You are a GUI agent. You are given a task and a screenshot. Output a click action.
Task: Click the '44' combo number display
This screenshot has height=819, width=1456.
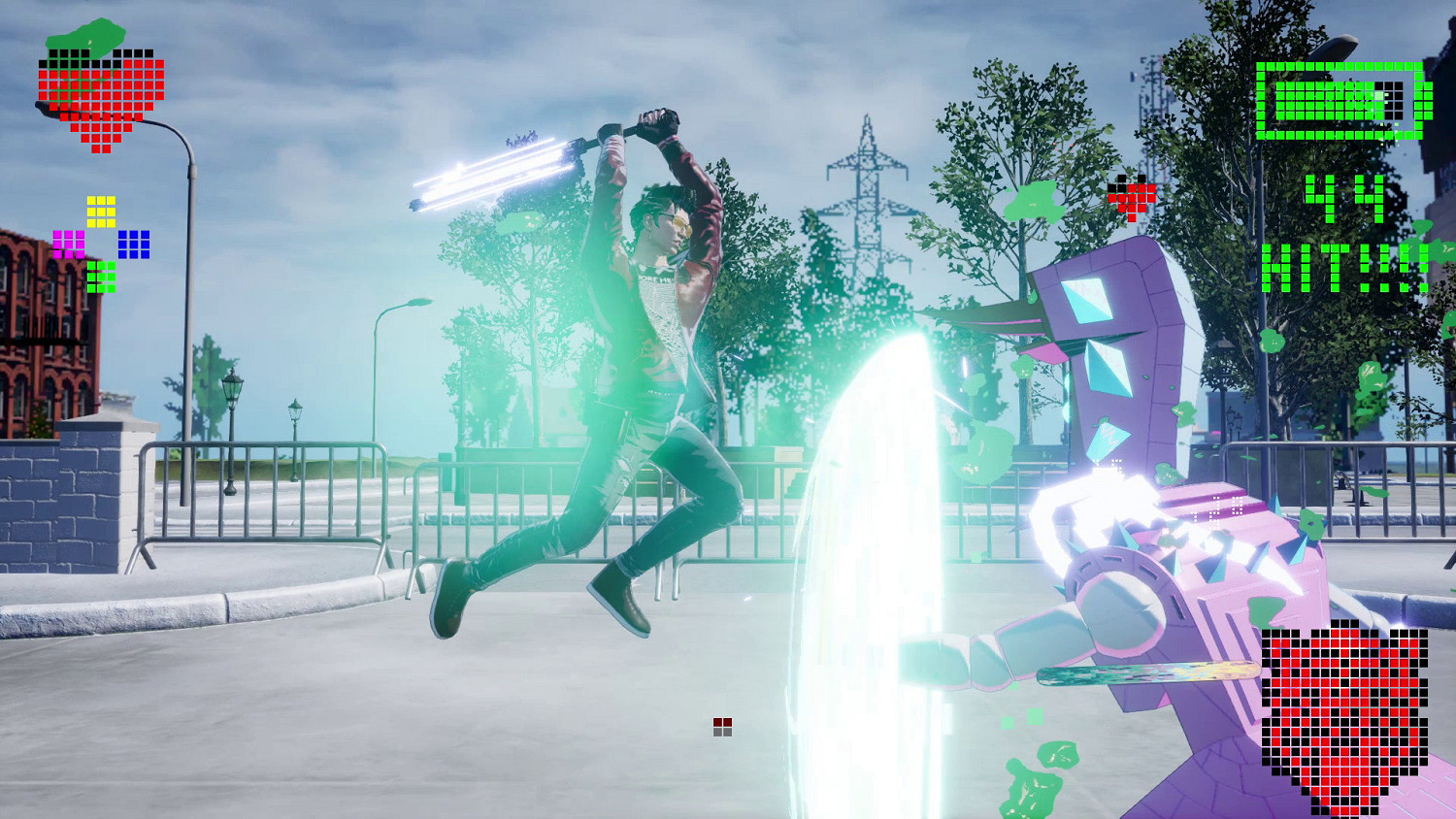tap(1344, 199)
